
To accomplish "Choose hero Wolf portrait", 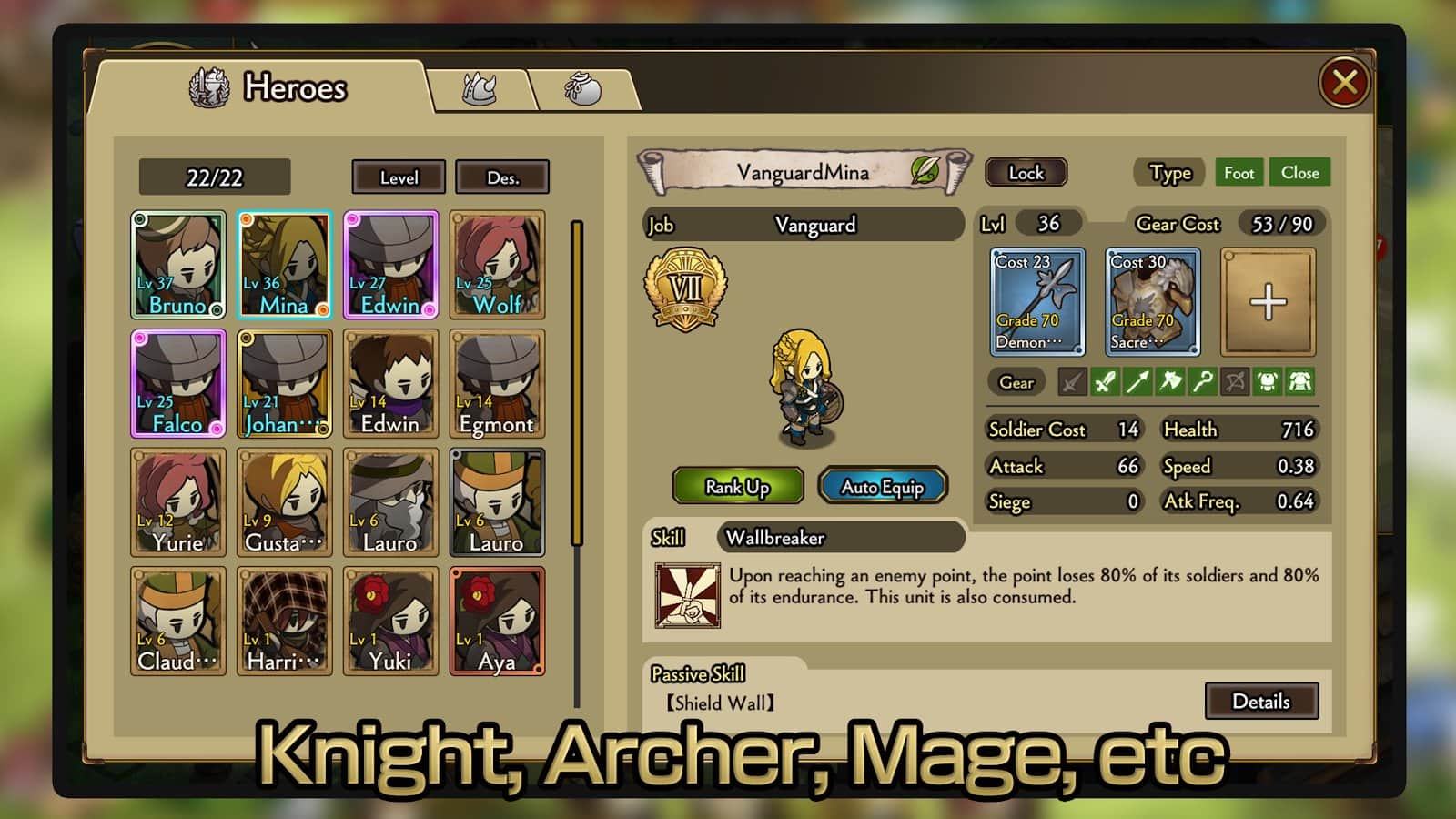I will click(497, 265).
